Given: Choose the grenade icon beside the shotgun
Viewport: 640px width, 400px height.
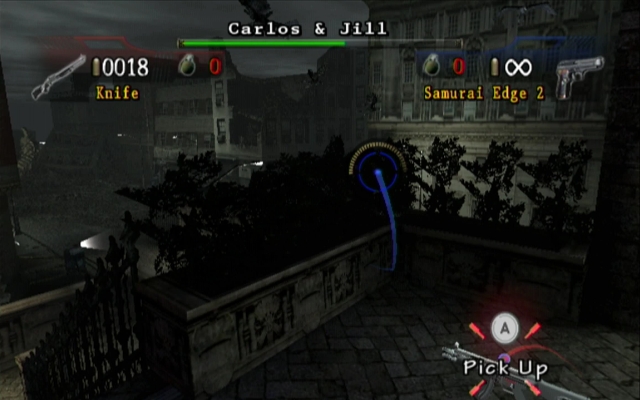Looking at the screenshot, I should click(x=186, y=68).
